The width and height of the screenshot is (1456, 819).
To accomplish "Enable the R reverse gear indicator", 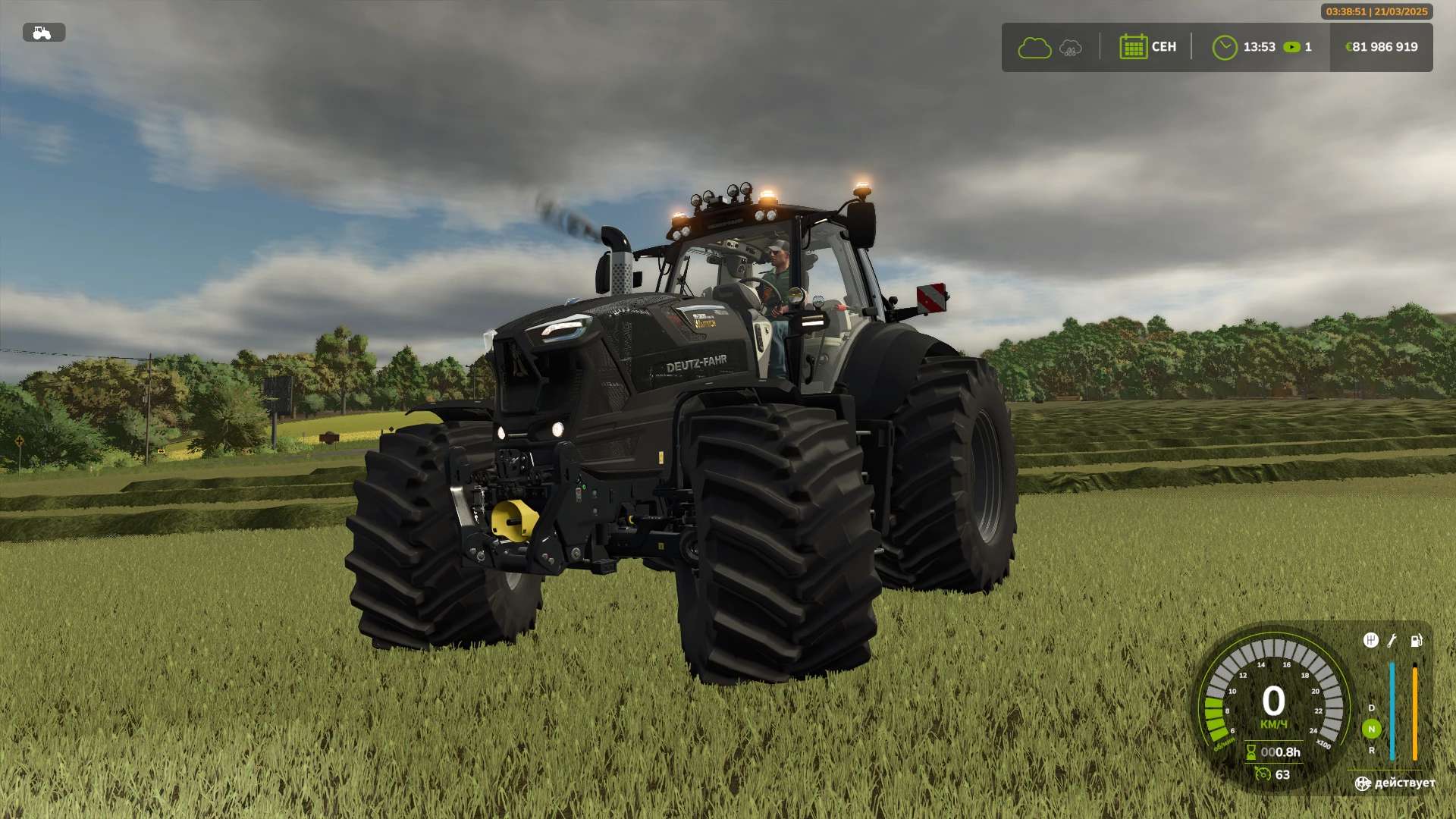I will point(1373,751).
